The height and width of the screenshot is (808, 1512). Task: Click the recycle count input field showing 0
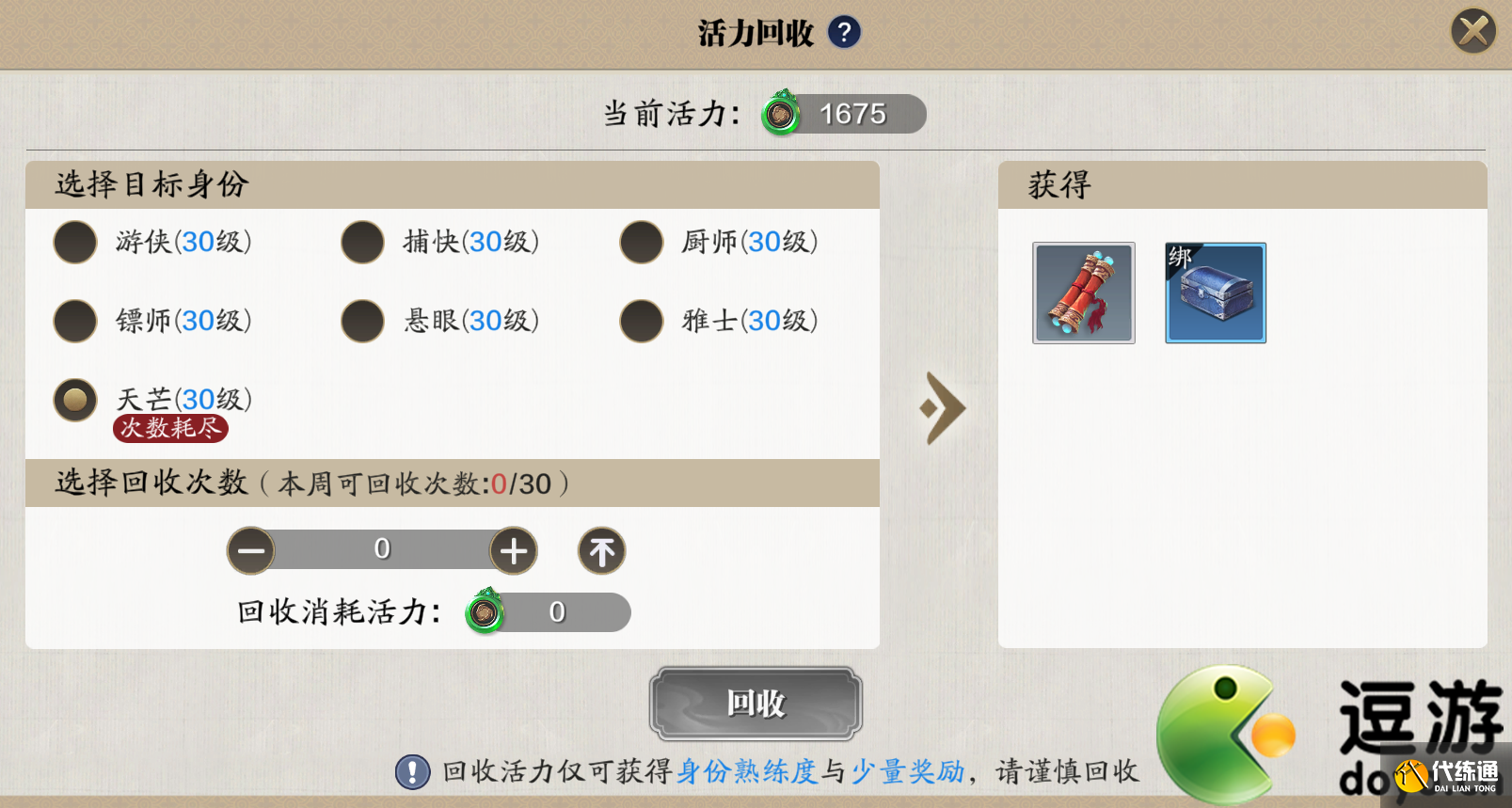pyautogui.click(x=381, y=550)
